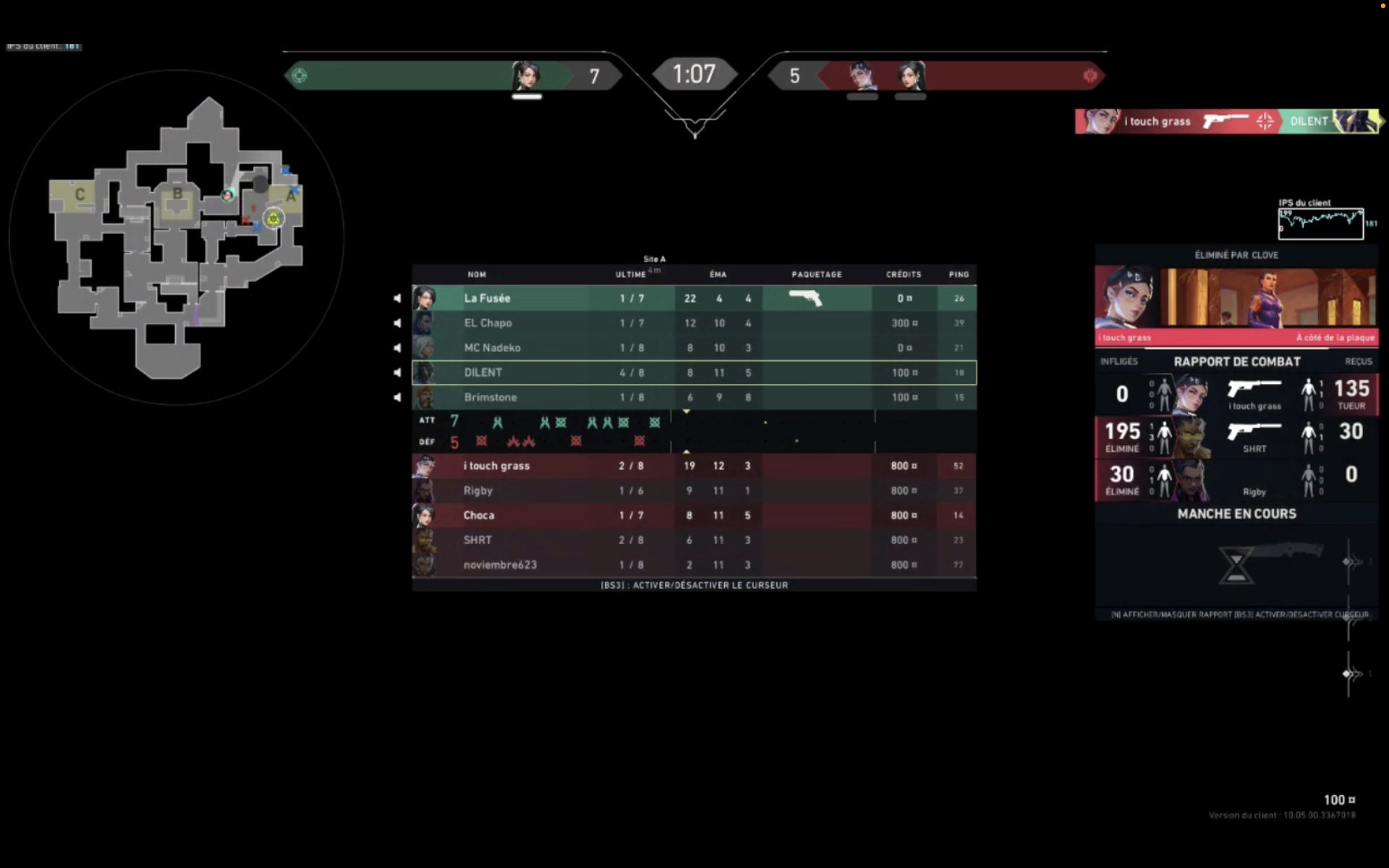Click the spike icon on the minimap

tap(273, 218)
